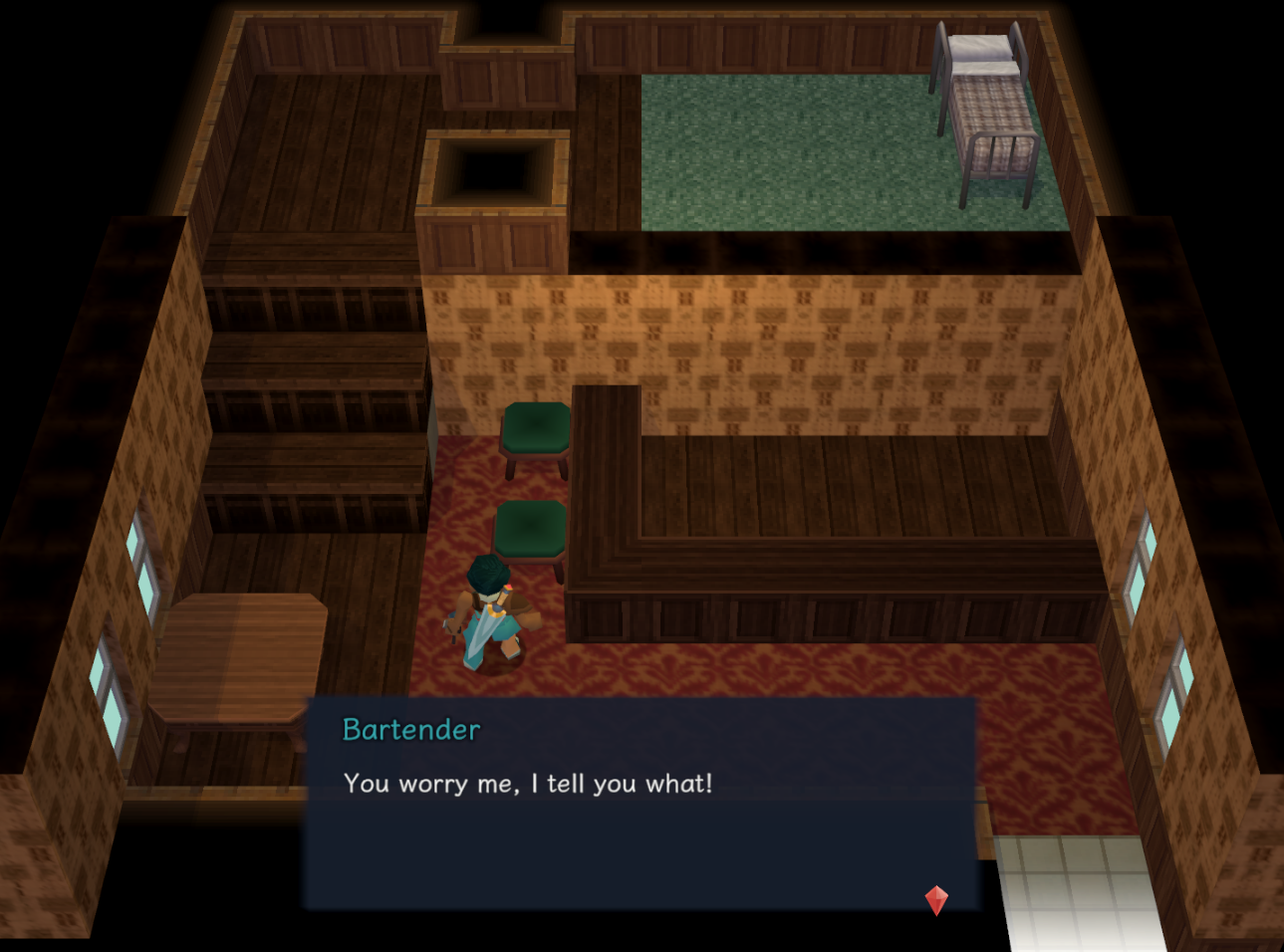Advance the Bartender dialogue box
Image resolution: width=1284 pixels, height=952 pixels.
tap(640, 804)
